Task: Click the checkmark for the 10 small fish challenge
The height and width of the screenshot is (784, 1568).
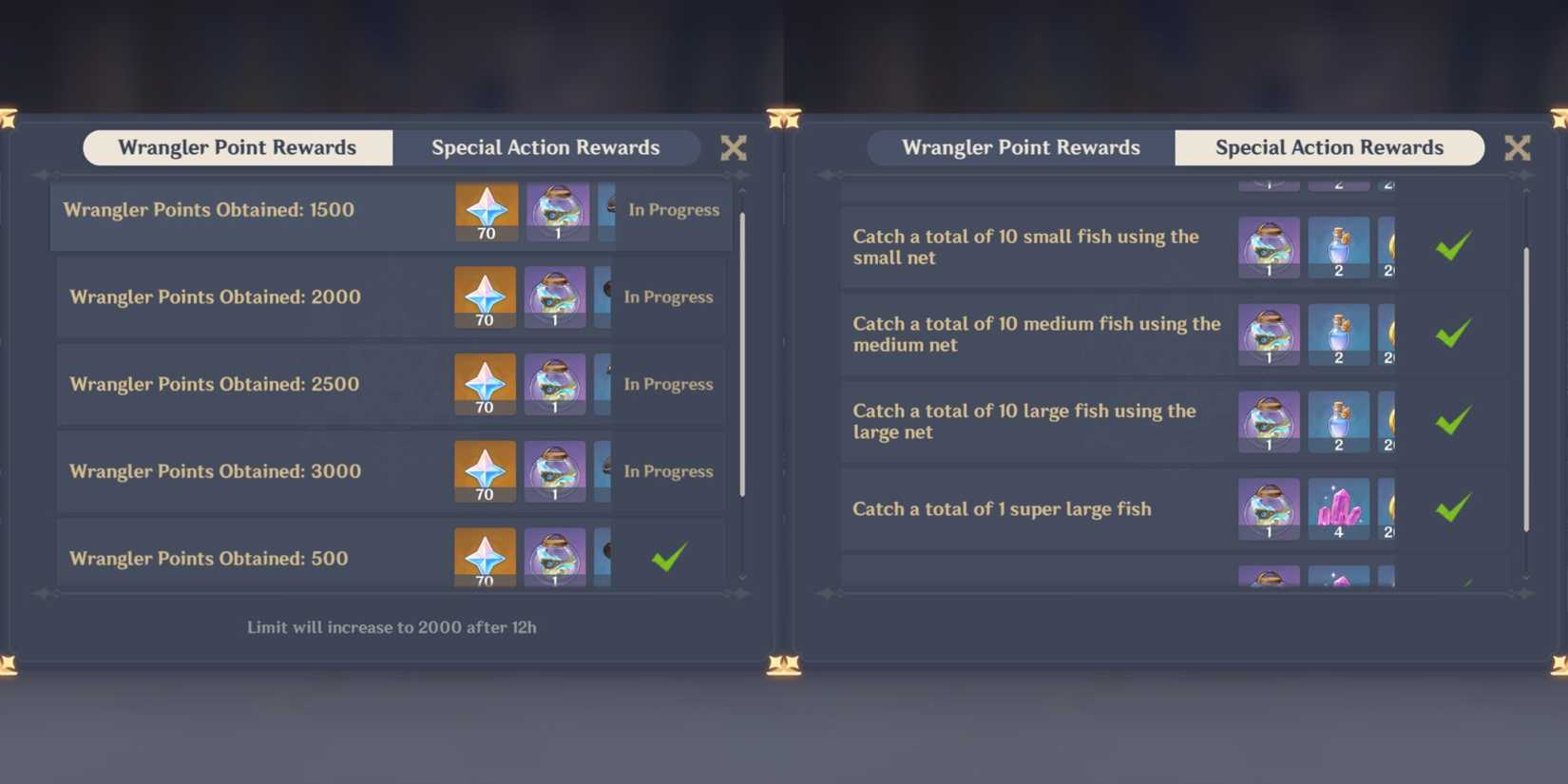Action: click(x=1453, y=247)
